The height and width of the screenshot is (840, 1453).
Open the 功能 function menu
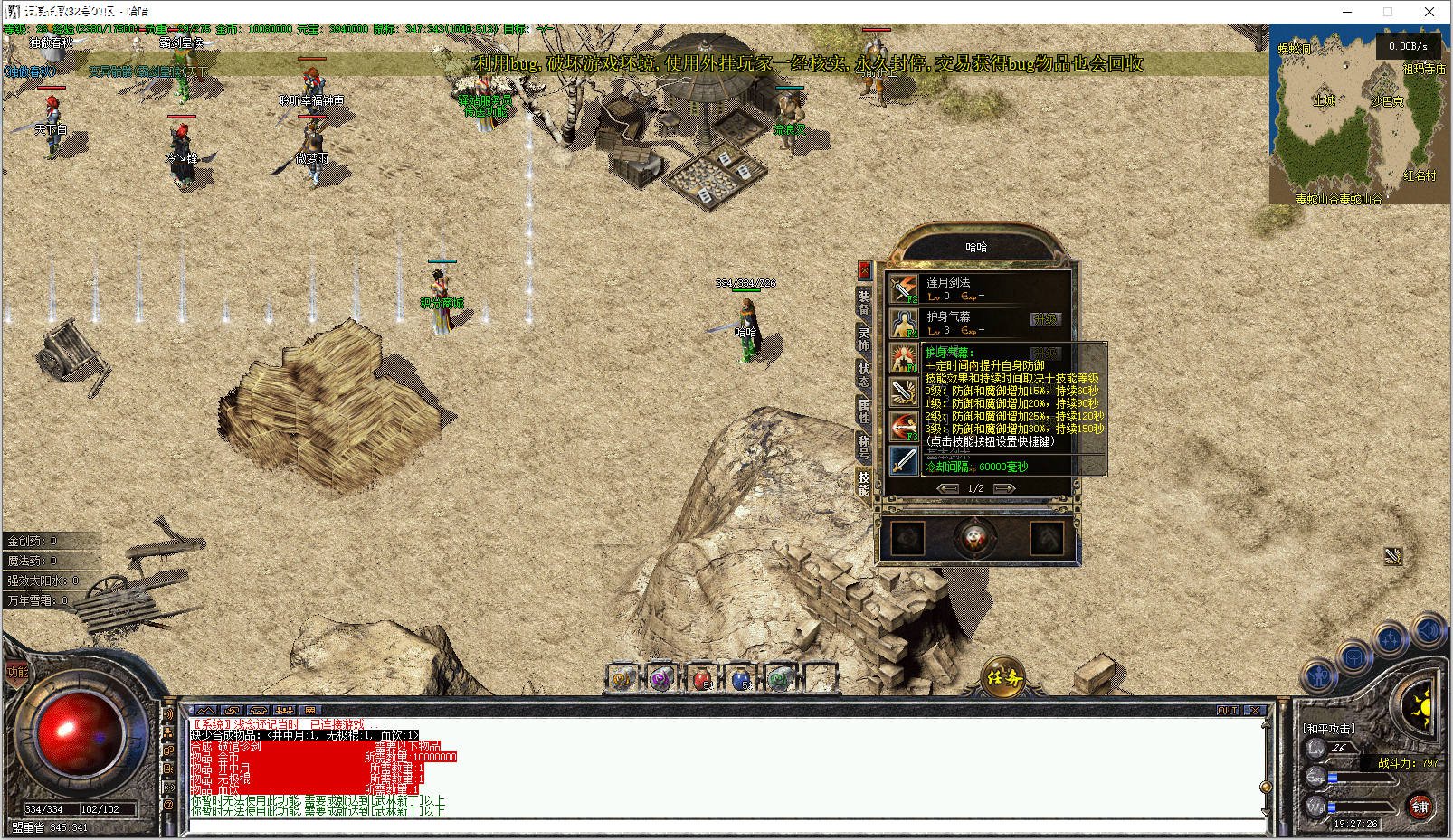(x=17, y=672)
